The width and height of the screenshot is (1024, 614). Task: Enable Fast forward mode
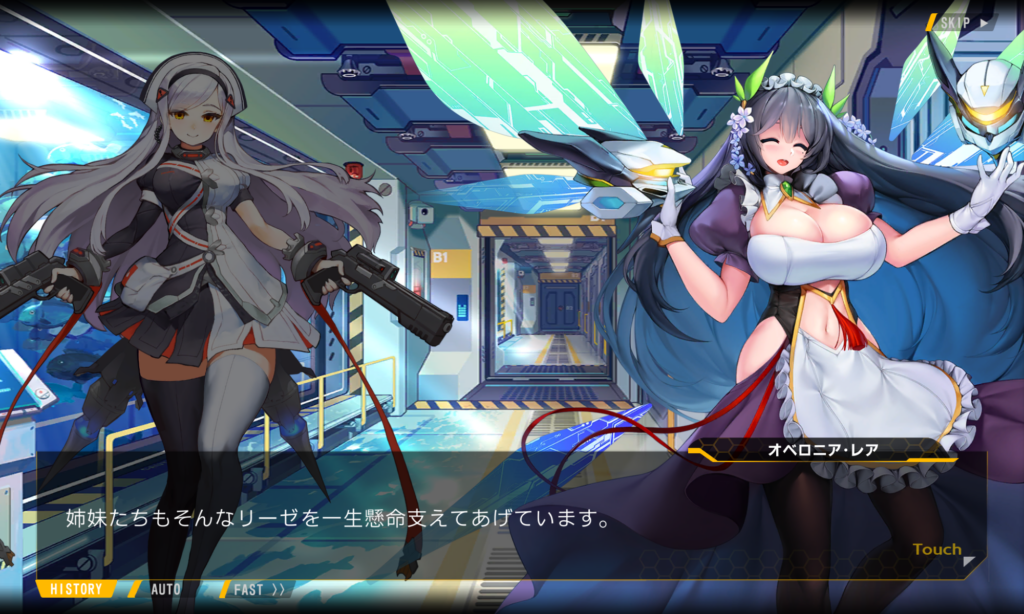[258, 589]
